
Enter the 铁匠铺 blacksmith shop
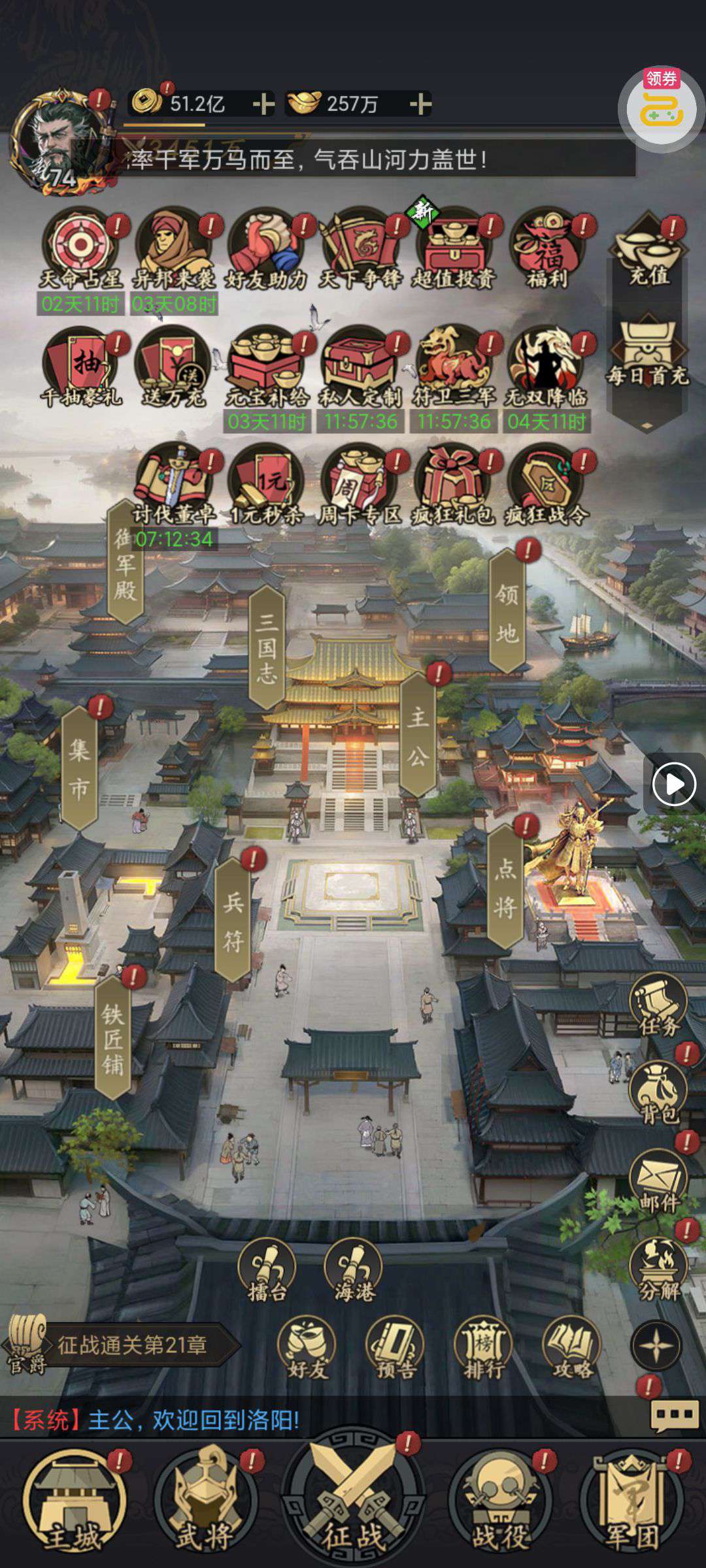(113, 1039)
